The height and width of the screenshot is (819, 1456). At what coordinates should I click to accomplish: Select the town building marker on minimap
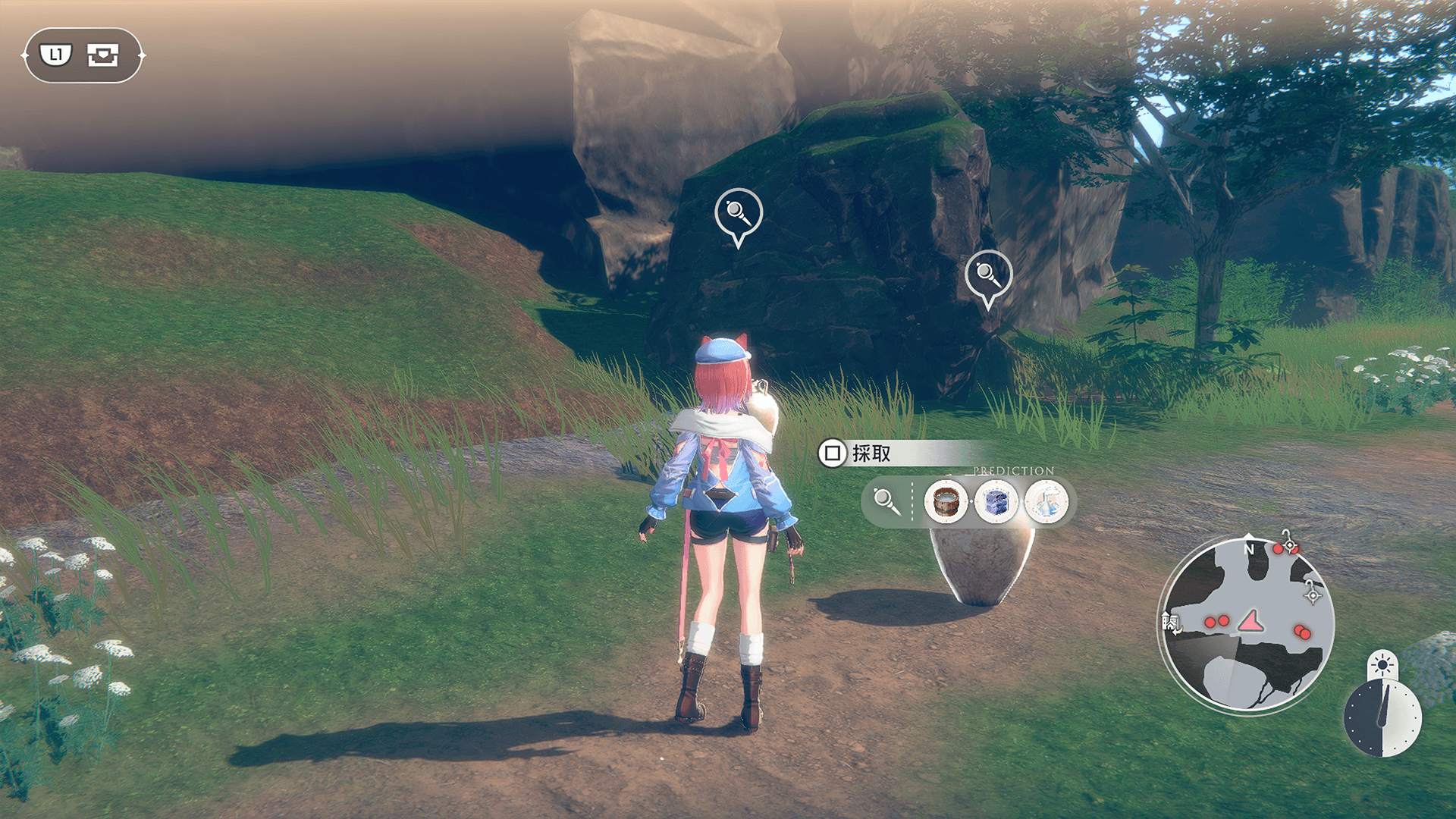(x=1171, y=623)
